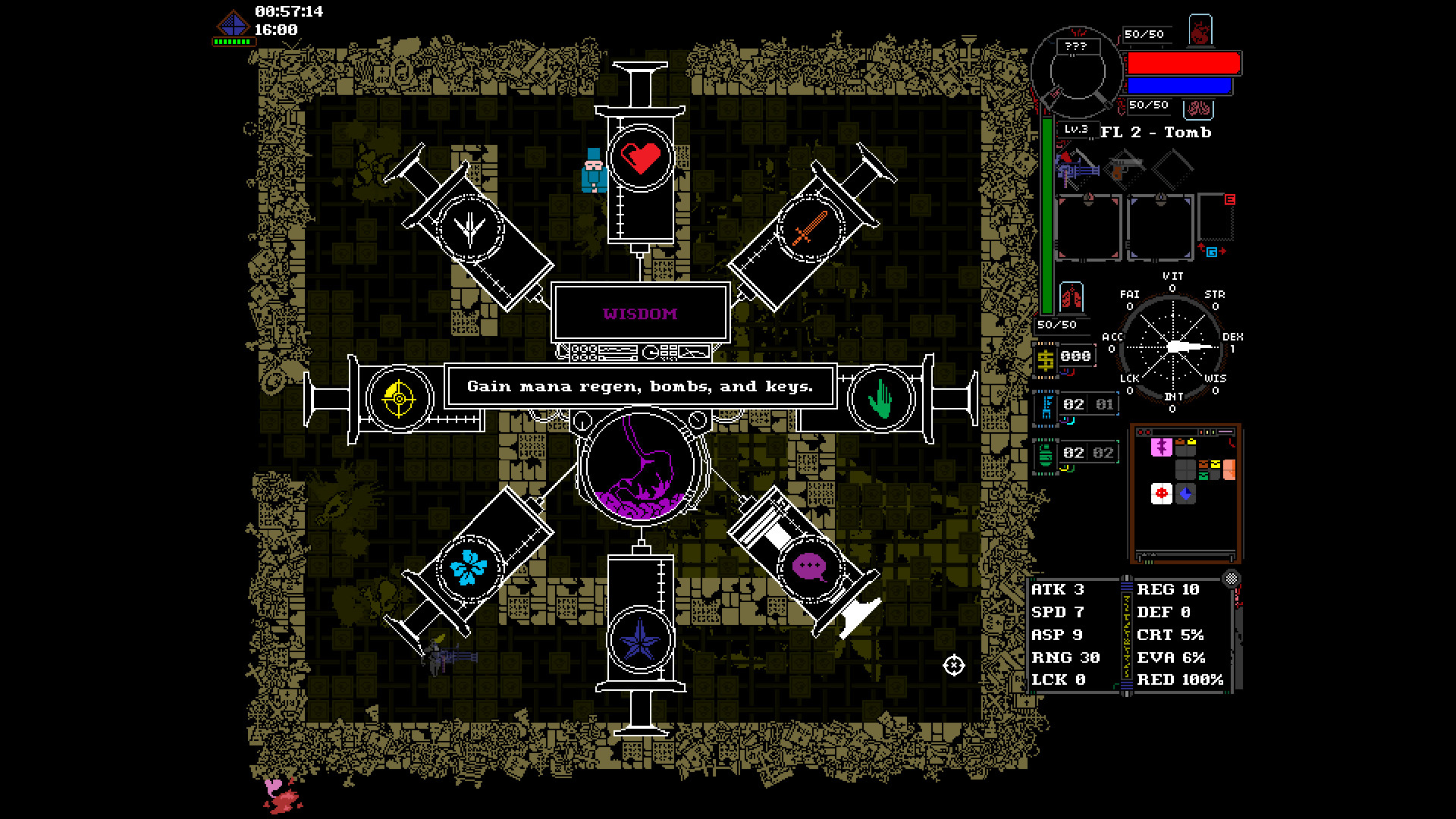Click the stat compass wheel

tap(1172, 347)
